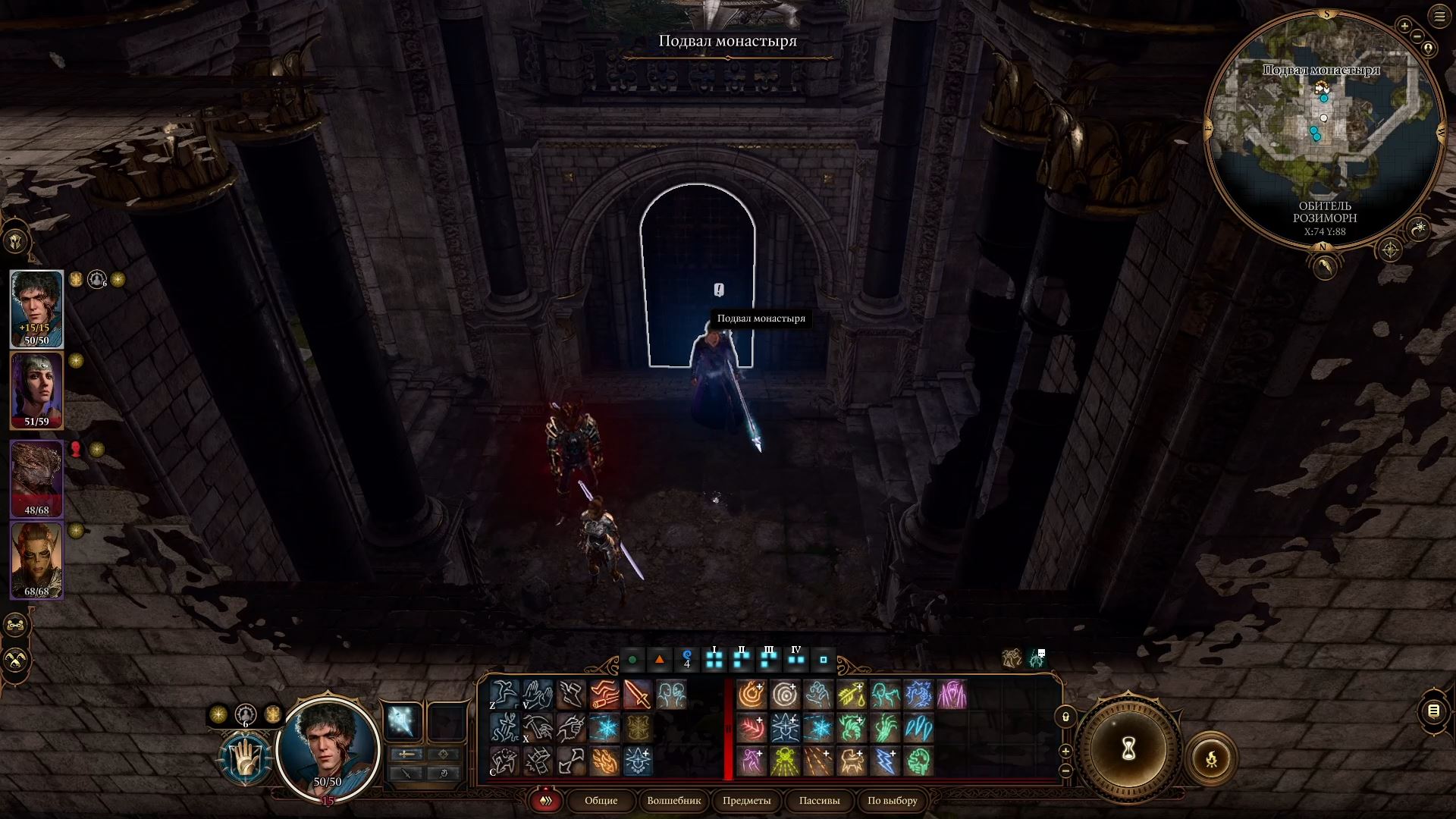Cast the orange fire bolt spell
Screen dimensions: 1456x819
752,695
